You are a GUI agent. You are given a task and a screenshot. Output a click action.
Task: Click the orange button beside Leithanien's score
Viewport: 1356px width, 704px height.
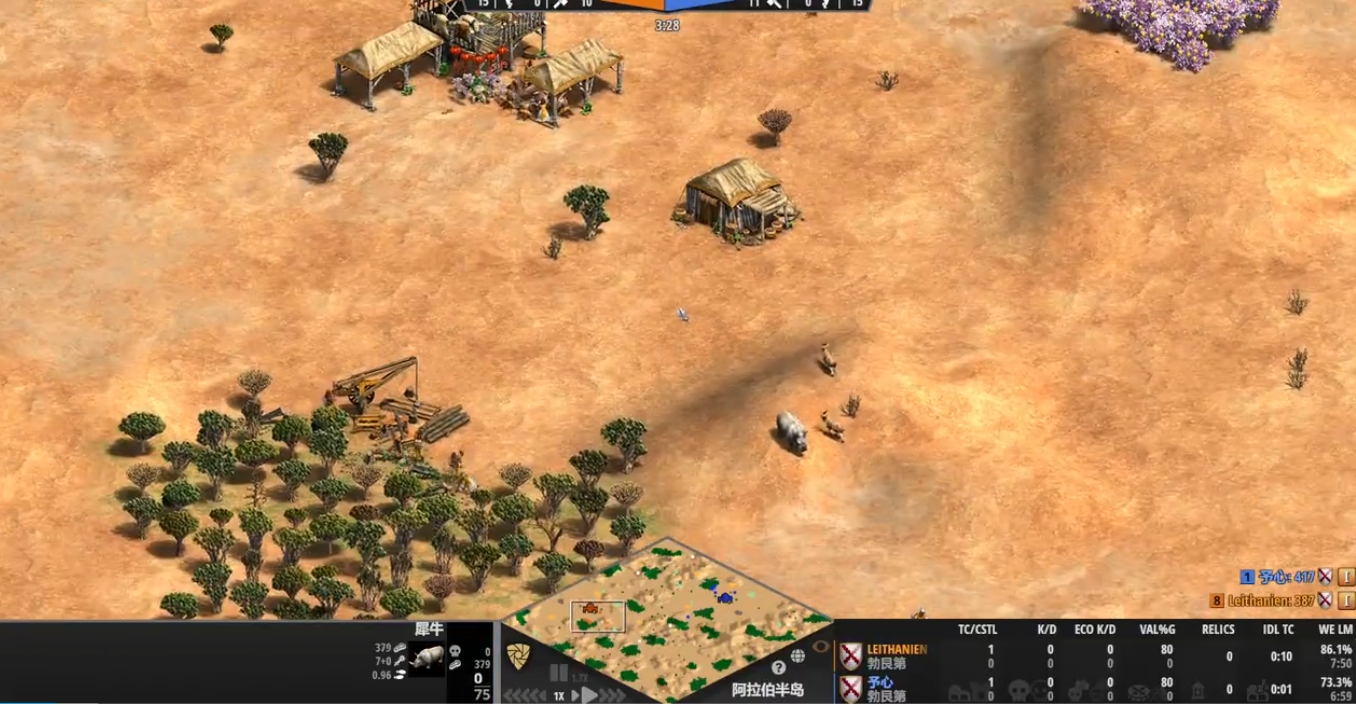click(1346, 600)
